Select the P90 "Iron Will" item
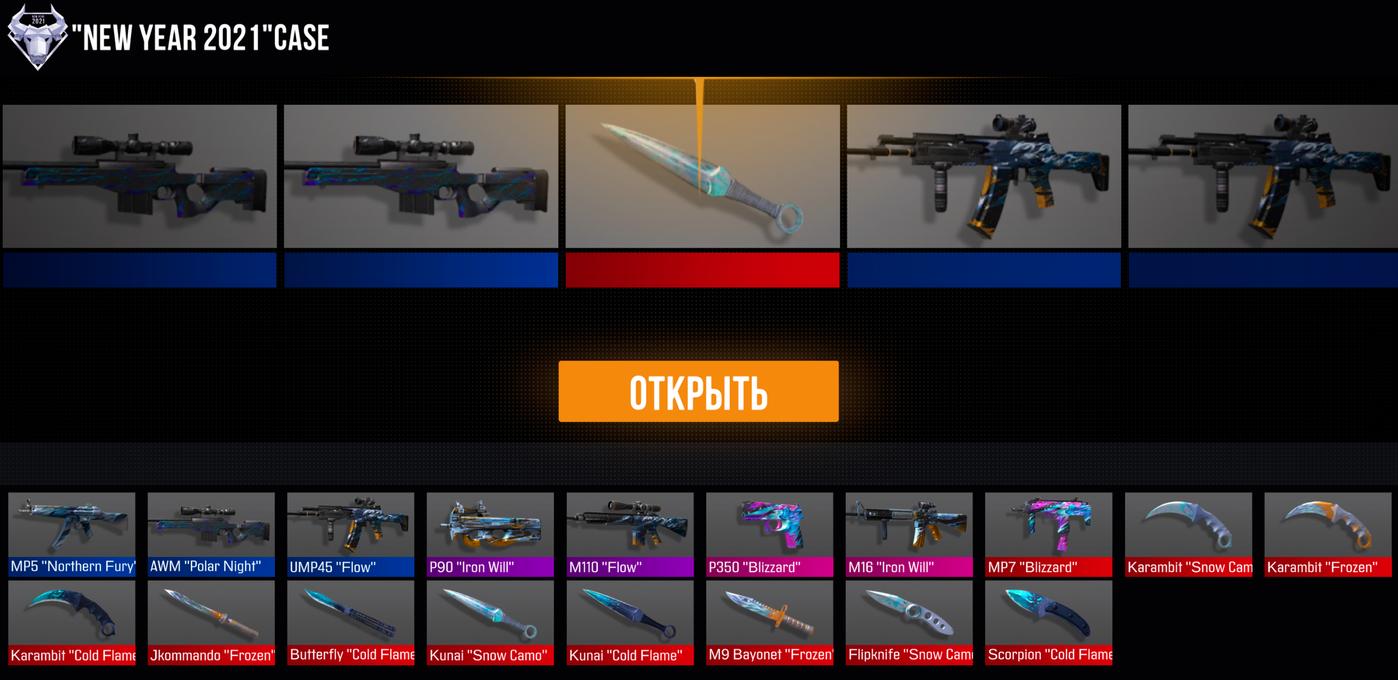 click(490, 534)
